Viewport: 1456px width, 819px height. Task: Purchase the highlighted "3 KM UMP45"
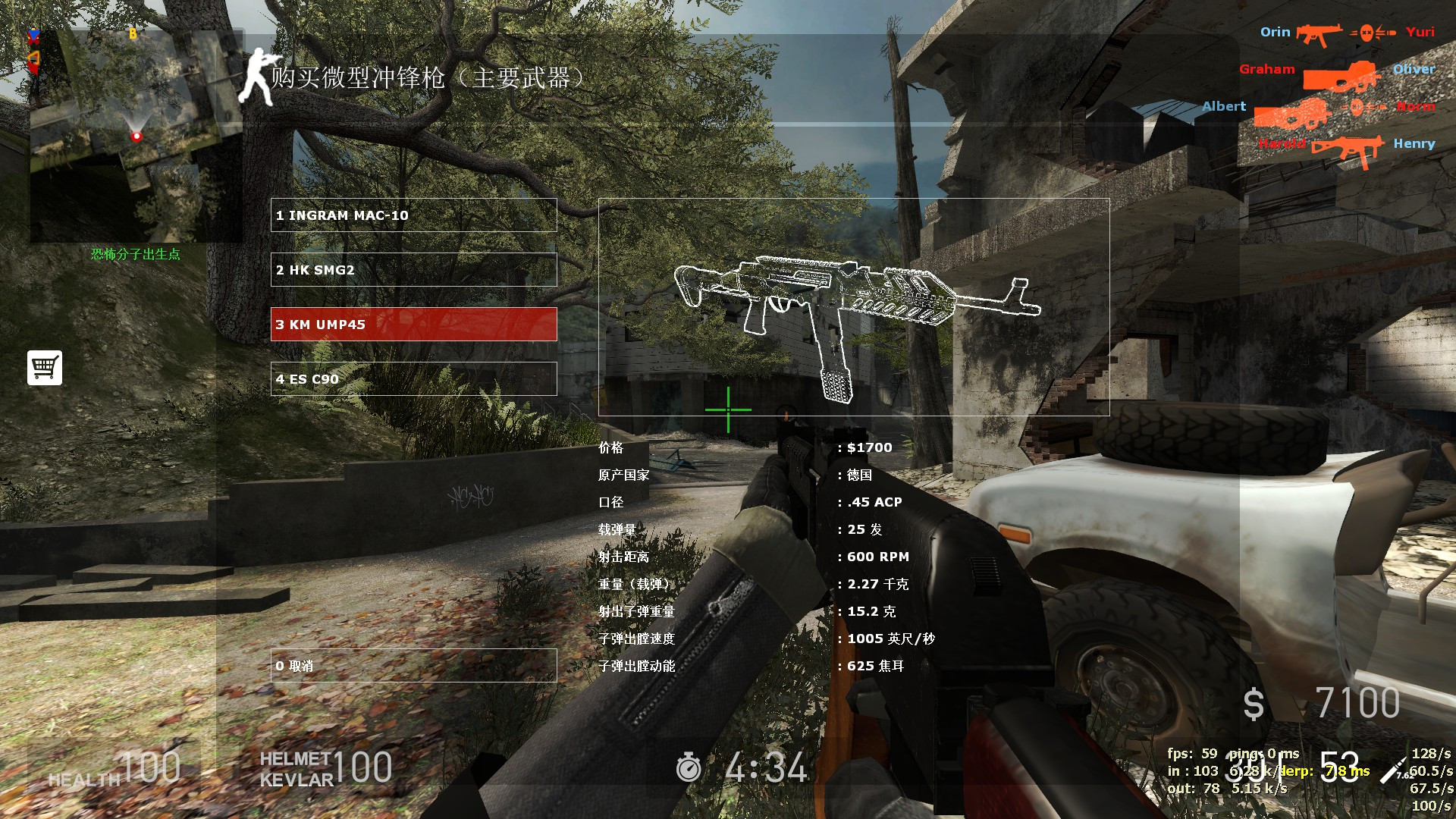(x=413, y=325)
